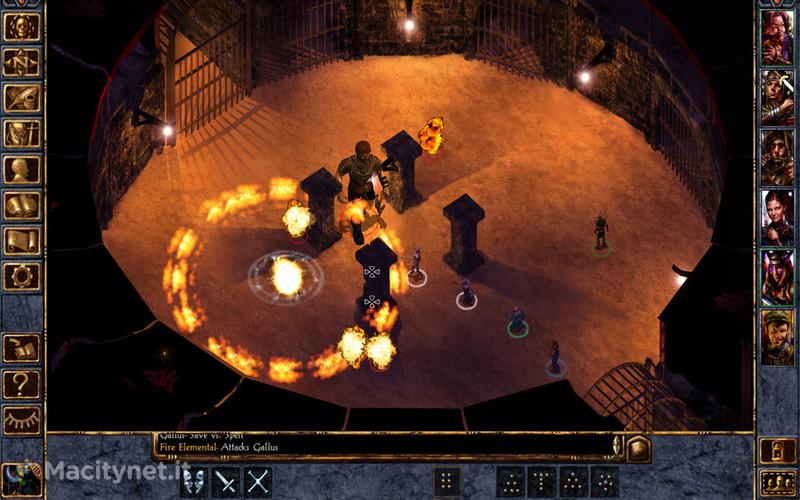Image resolution: width=800 pixels, height=500 pixels.
Task: Select the helmeted warrior portrait
Action: pos(777,97)
